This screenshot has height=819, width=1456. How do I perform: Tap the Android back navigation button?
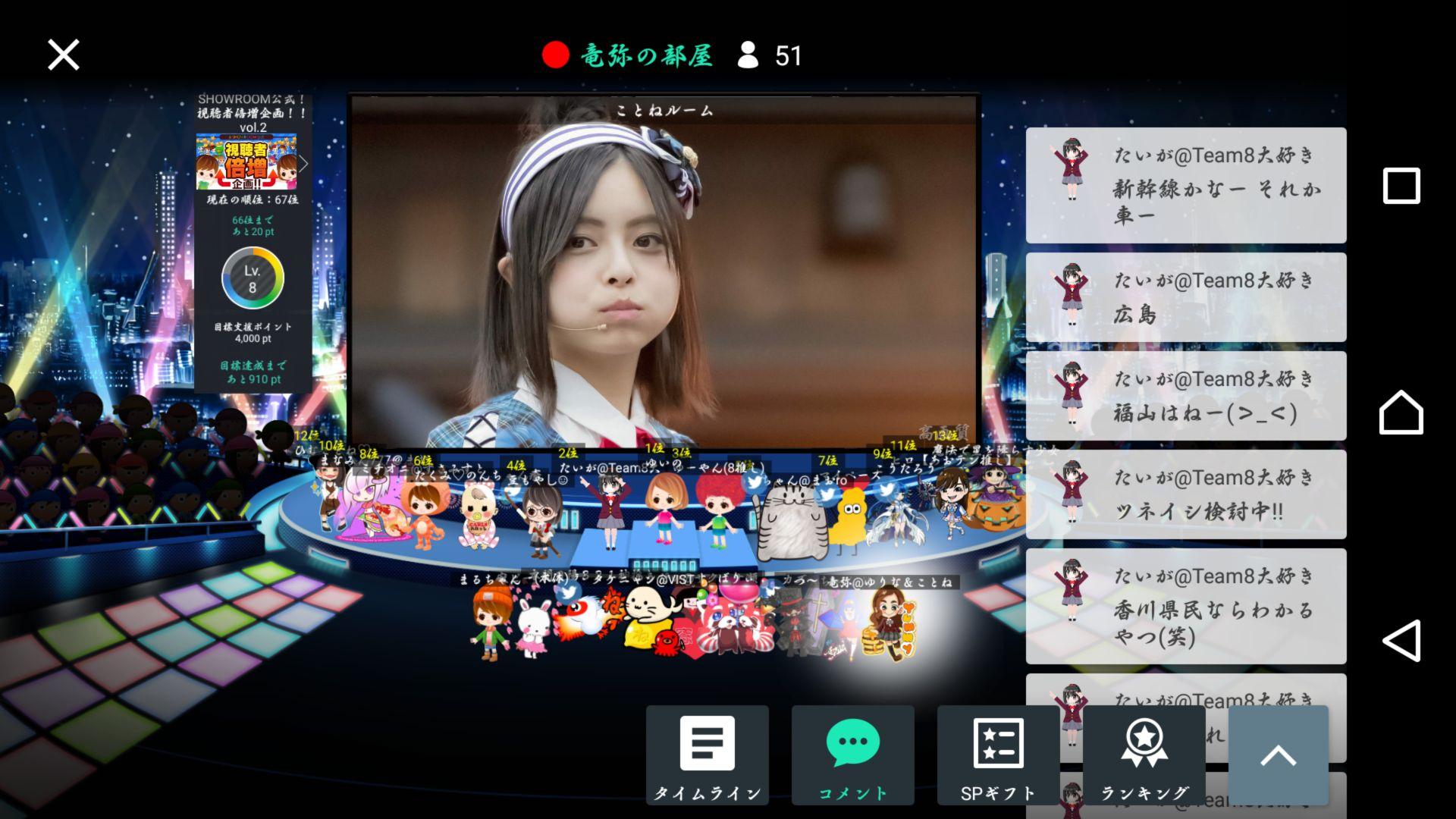(1401, 641)
